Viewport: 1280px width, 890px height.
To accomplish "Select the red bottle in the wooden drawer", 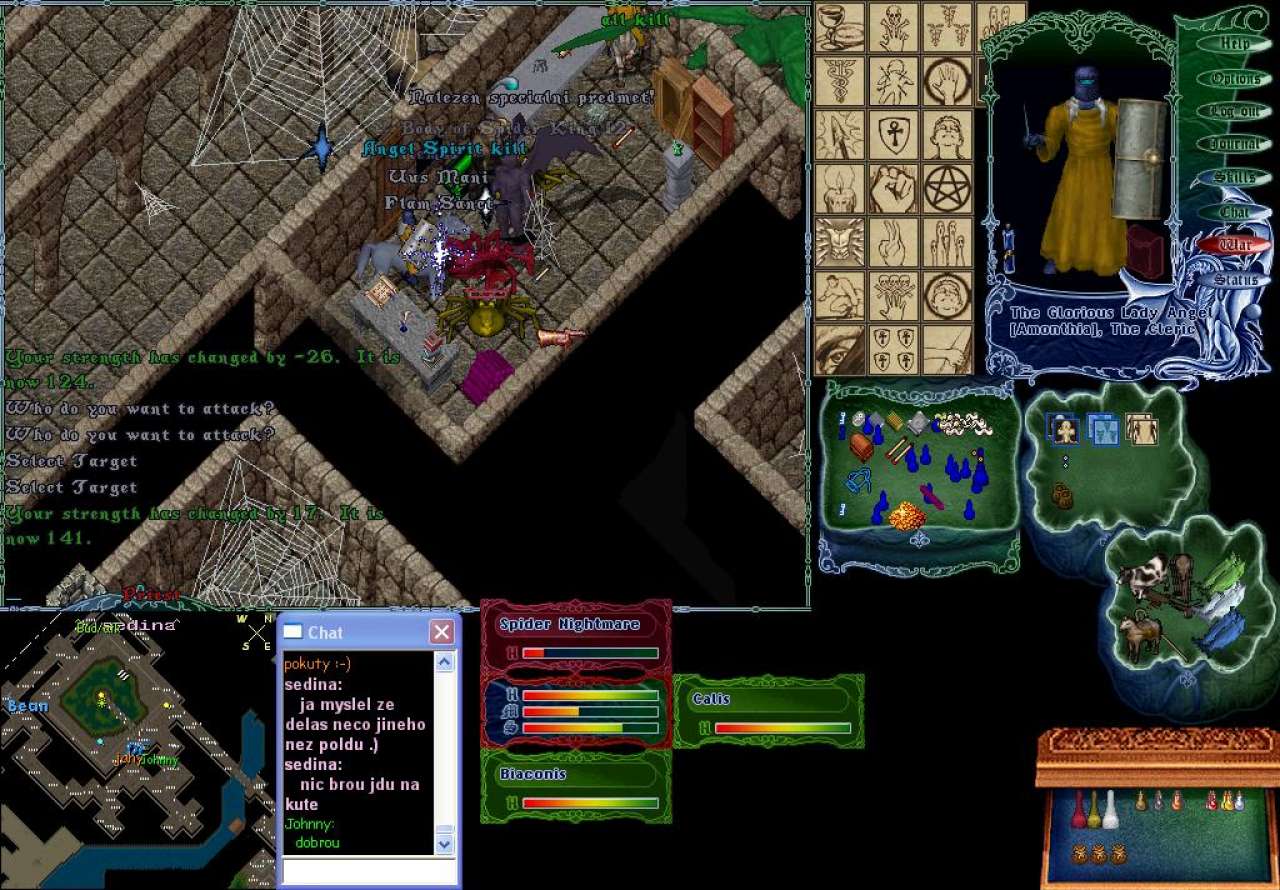I will tap(1078, 809).
